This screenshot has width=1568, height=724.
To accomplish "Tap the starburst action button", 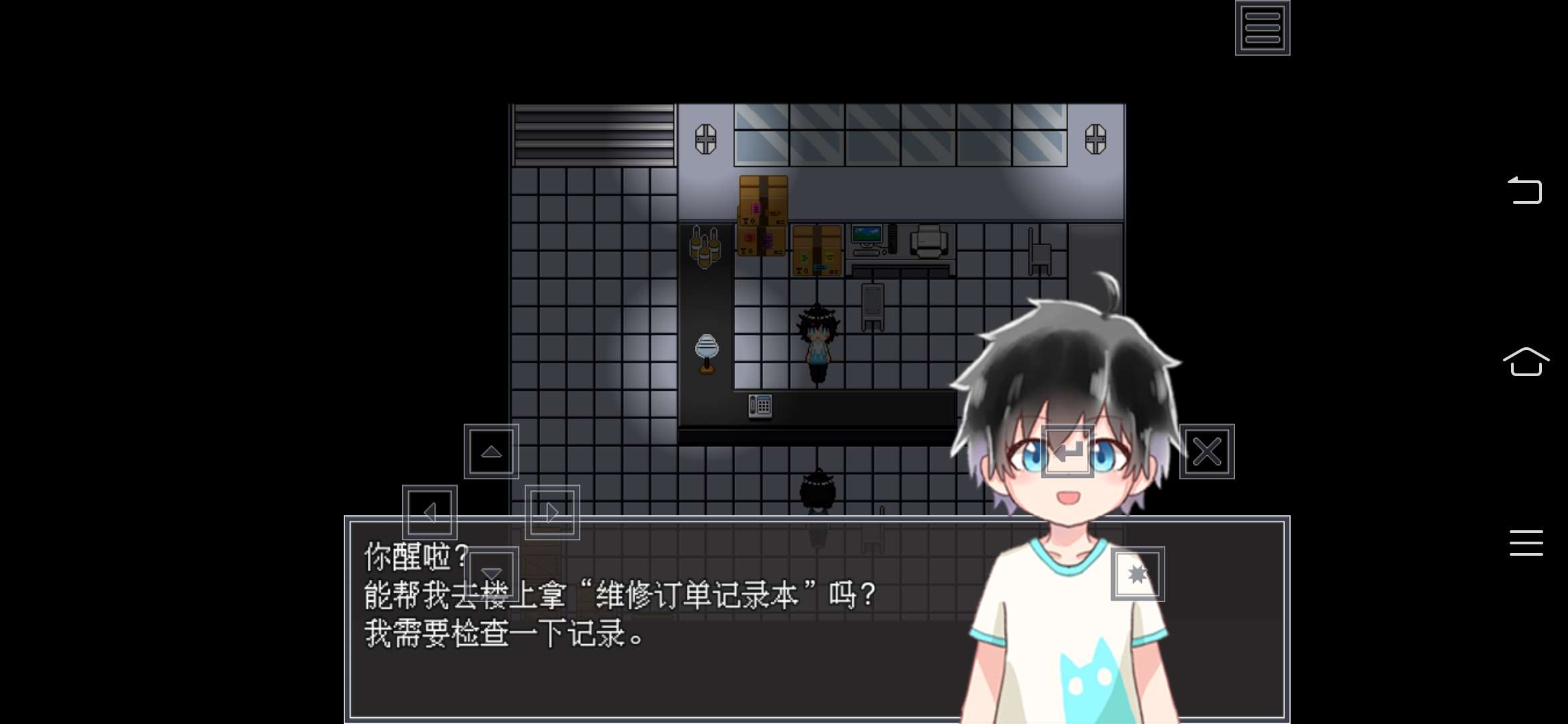I will 1138,574.
